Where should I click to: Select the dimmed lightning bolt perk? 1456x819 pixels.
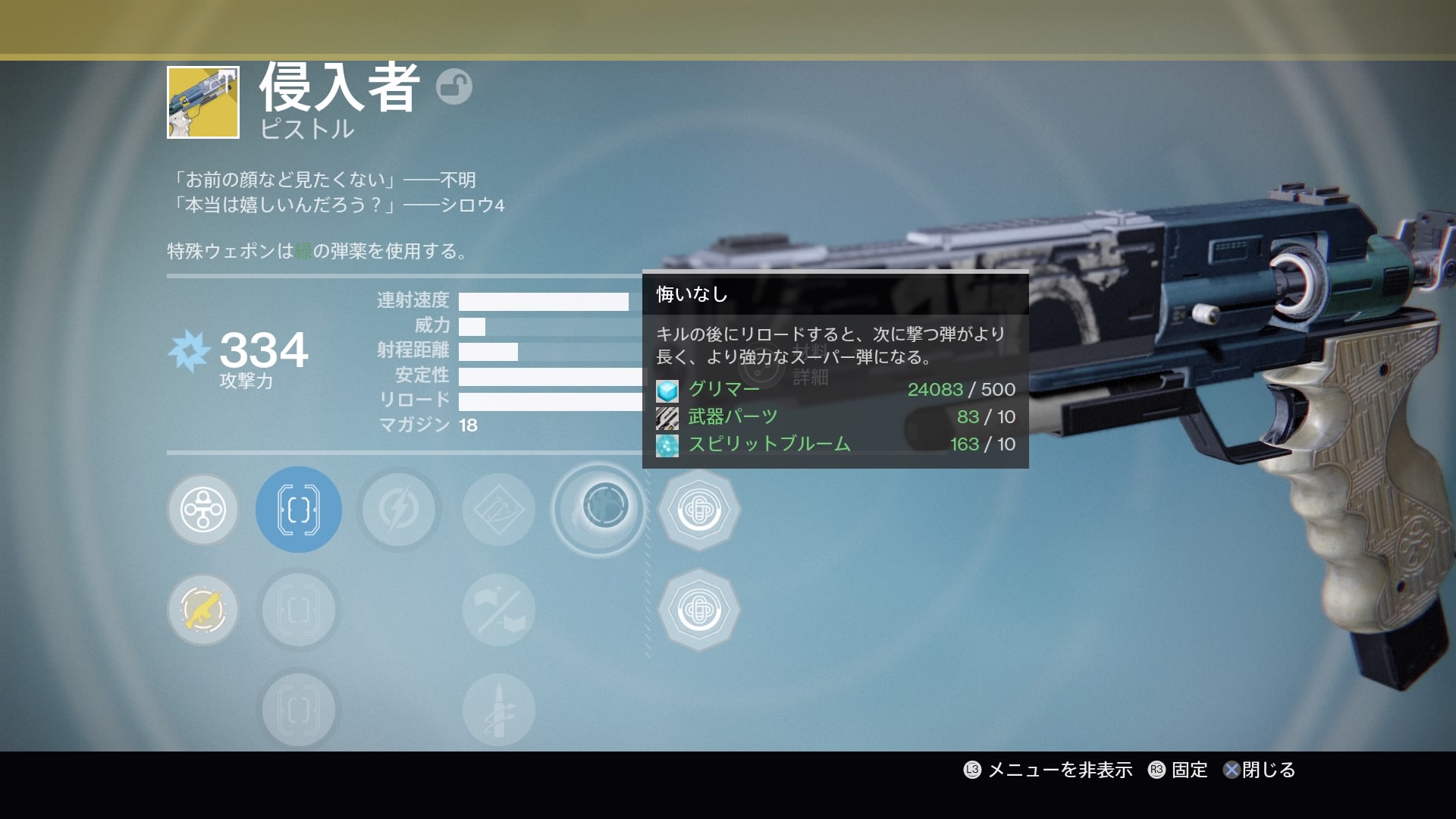pos(398,510)
